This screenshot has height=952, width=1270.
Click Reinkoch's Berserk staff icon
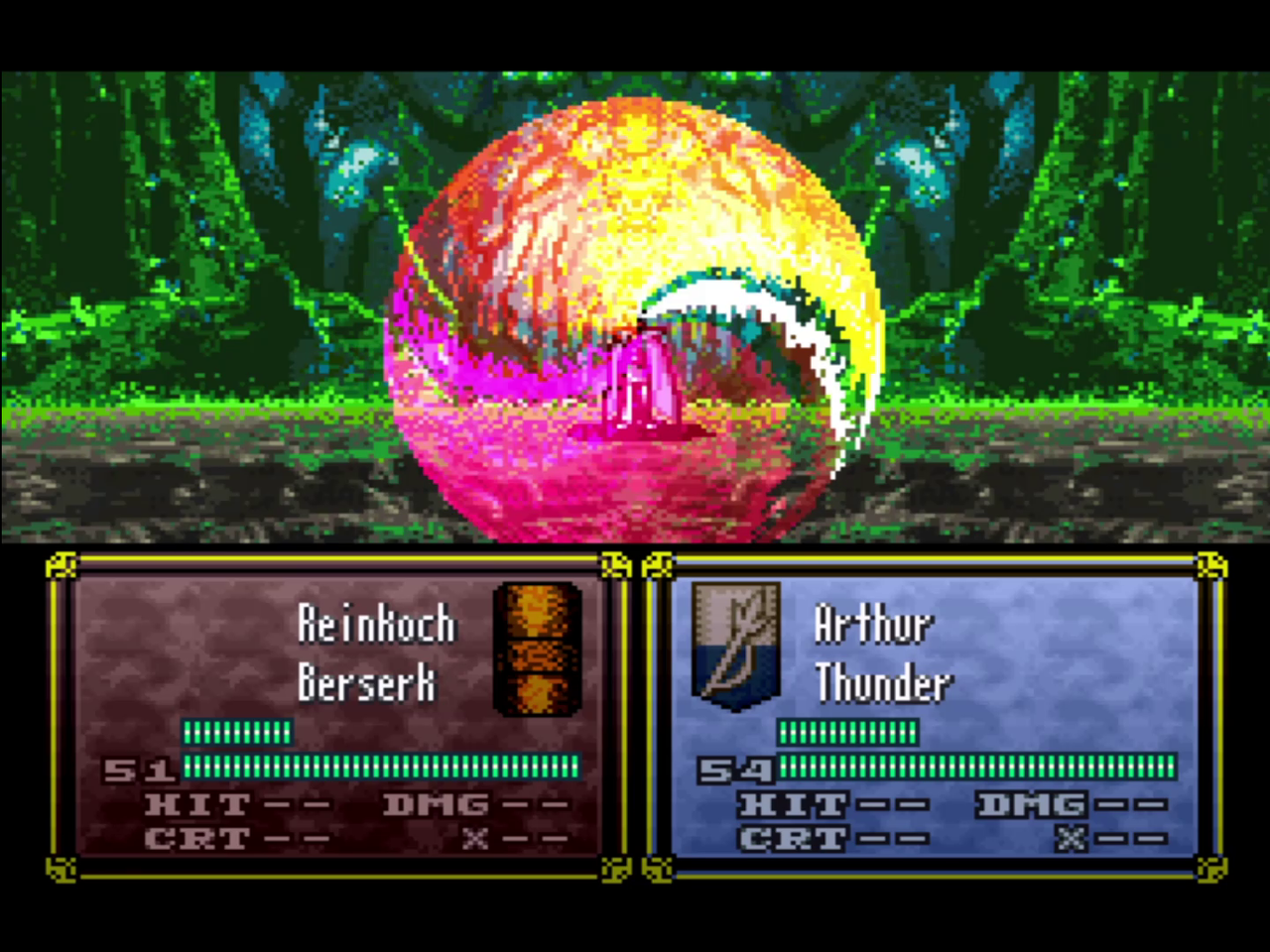(x=537, y=649)
